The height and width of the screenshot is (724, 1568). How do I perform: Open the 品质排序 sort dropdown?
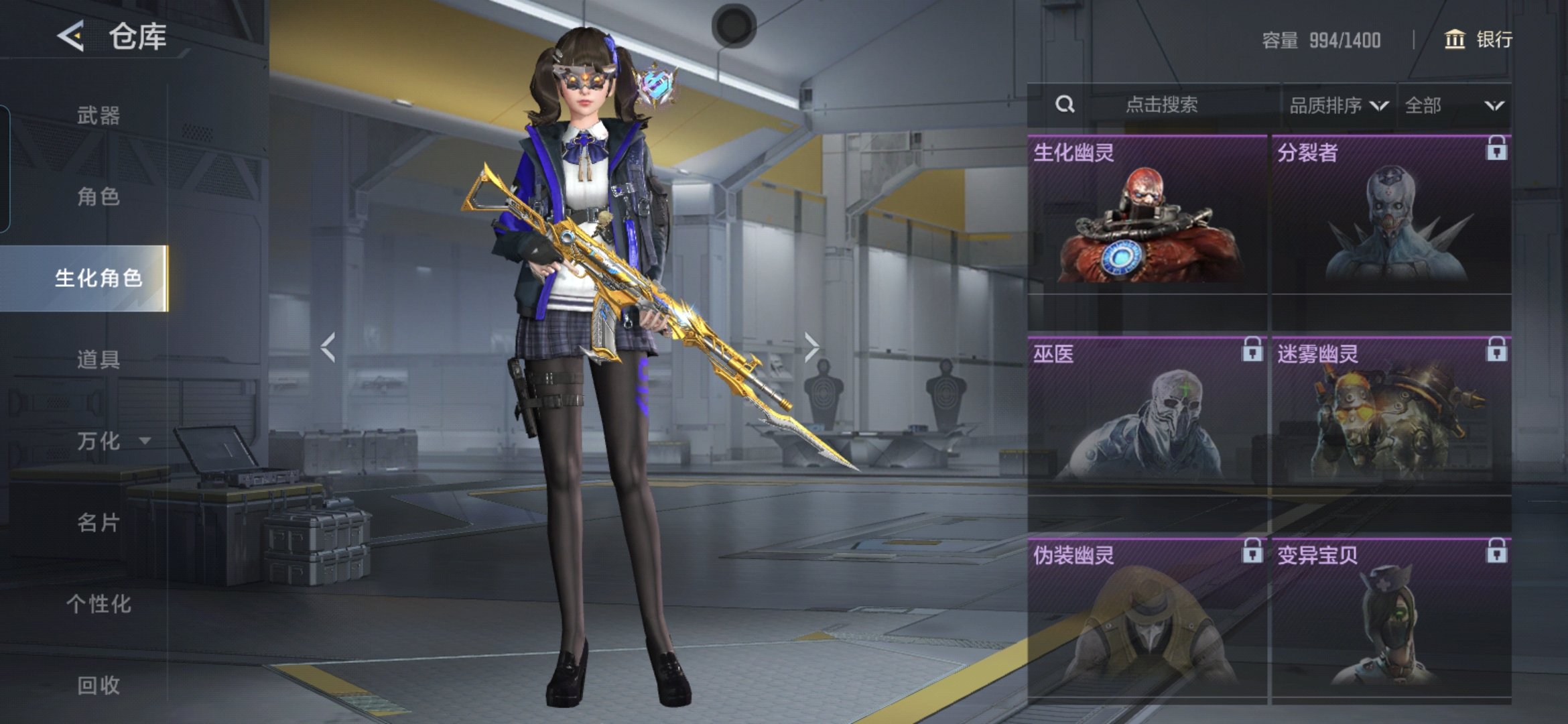pos(1338,105)
